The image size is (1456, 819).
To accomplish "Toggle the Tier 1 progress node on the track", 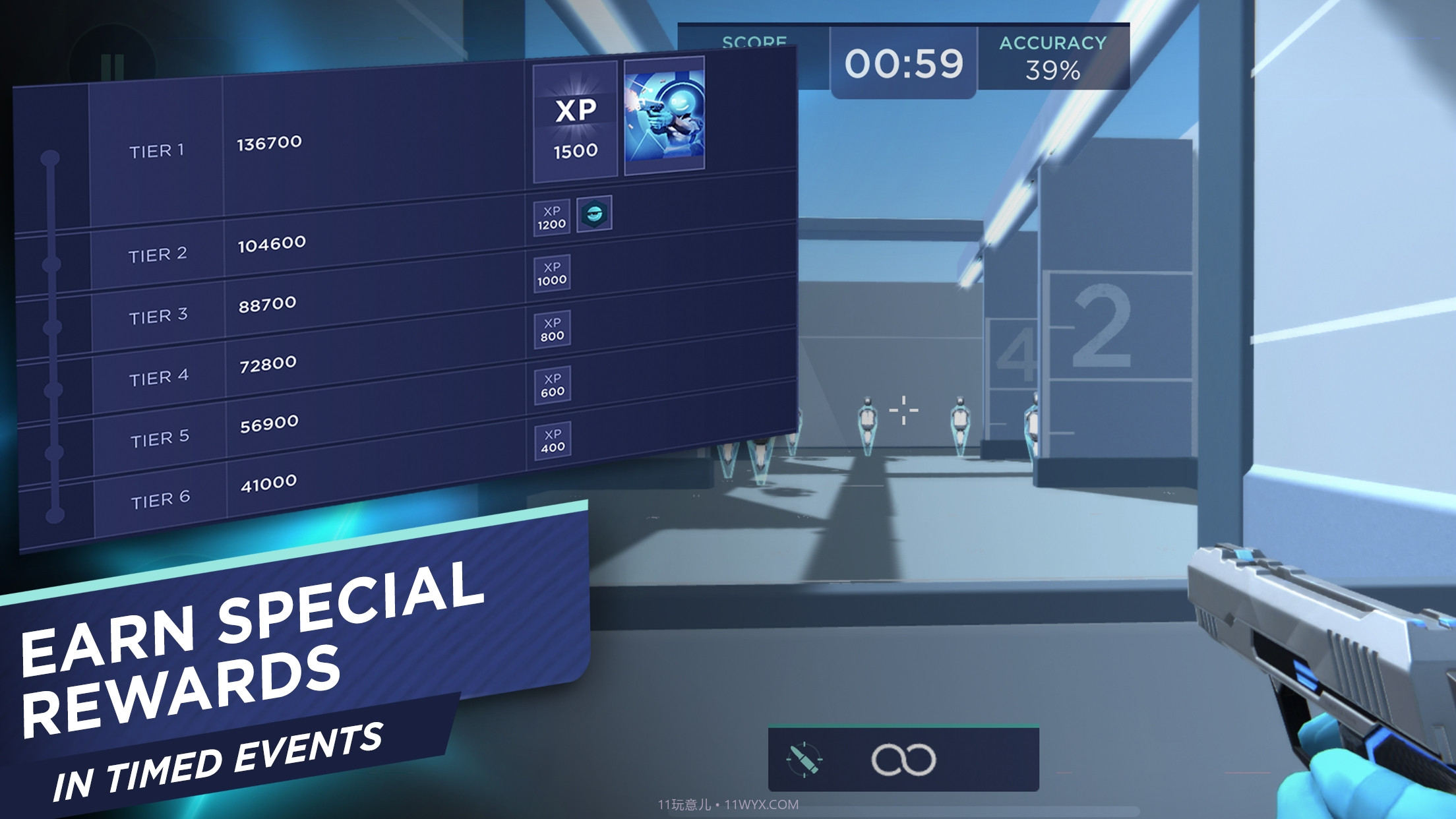I will 49,156.
